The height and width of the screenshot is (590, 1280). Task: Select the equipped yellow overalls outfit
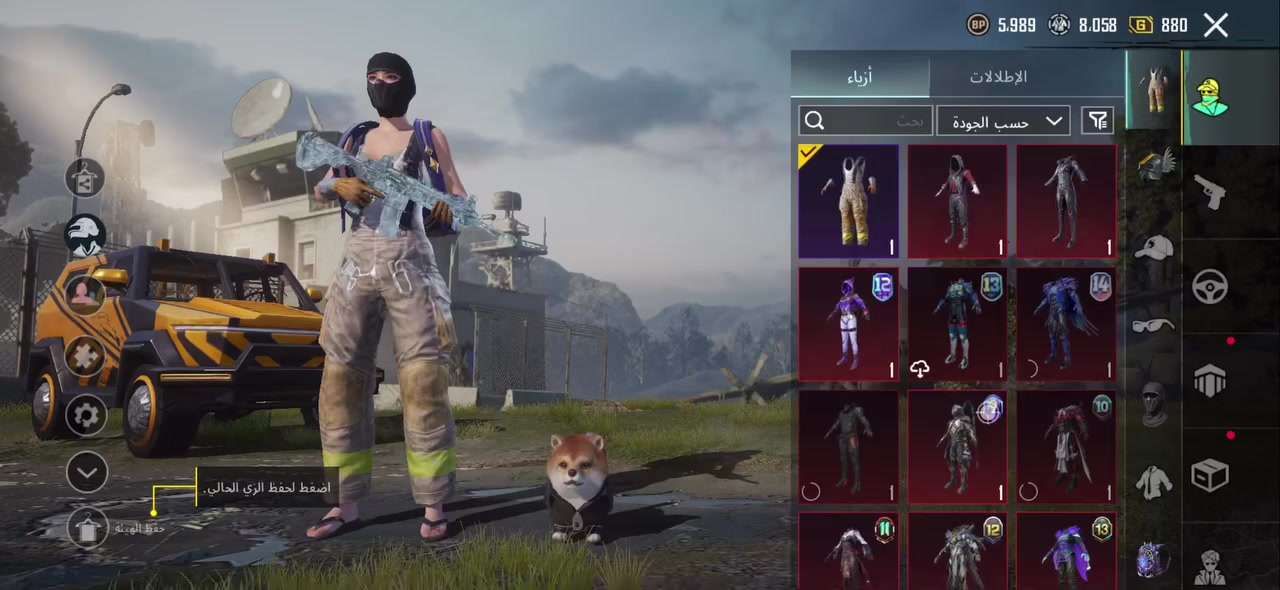tap(848, 201)
